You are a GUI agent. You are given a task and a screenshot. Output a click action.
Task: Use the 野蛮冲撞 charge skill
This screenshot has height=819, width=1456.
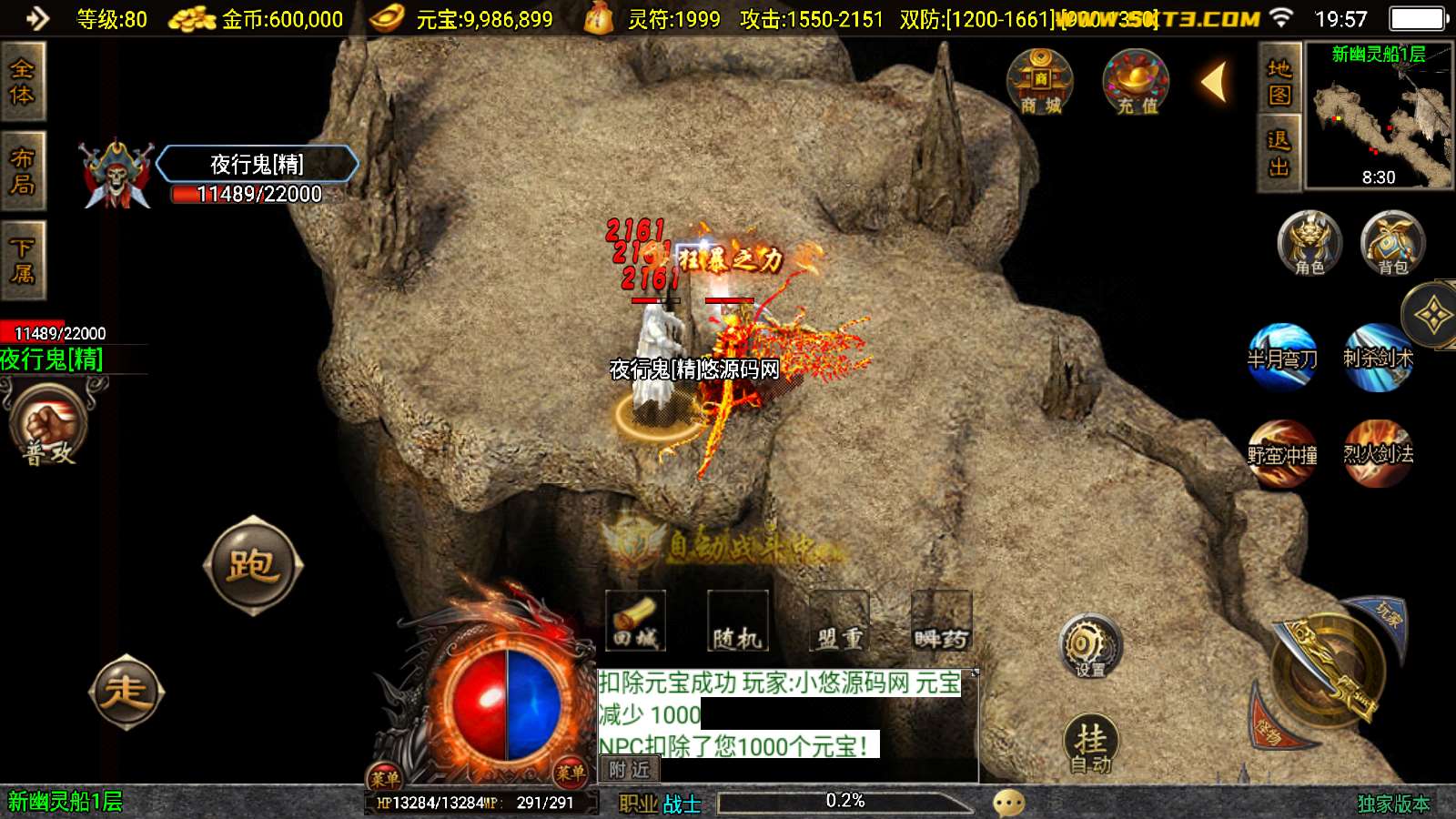coord(1282,452)
